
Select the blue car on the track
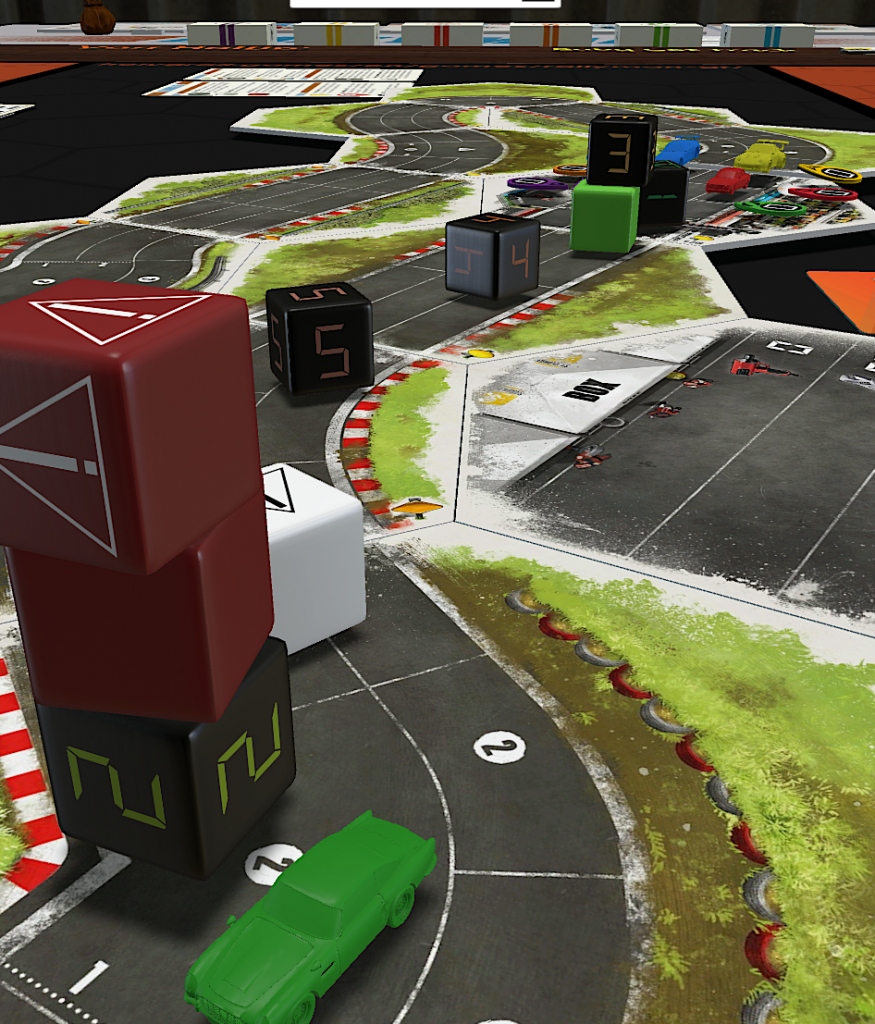(x=679, y=152)
